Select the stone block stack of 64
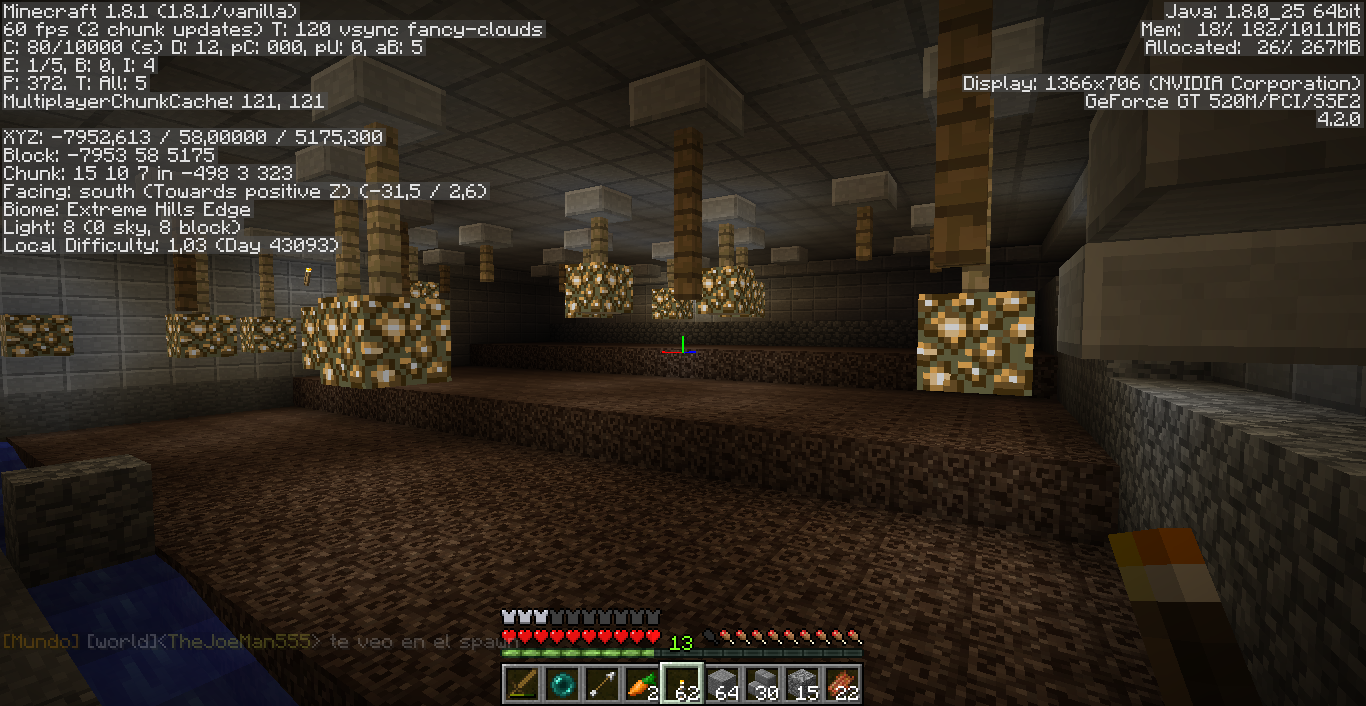The height and width of the screenshot is (706, 1366). pyautogui.click(x=722, y=684)
